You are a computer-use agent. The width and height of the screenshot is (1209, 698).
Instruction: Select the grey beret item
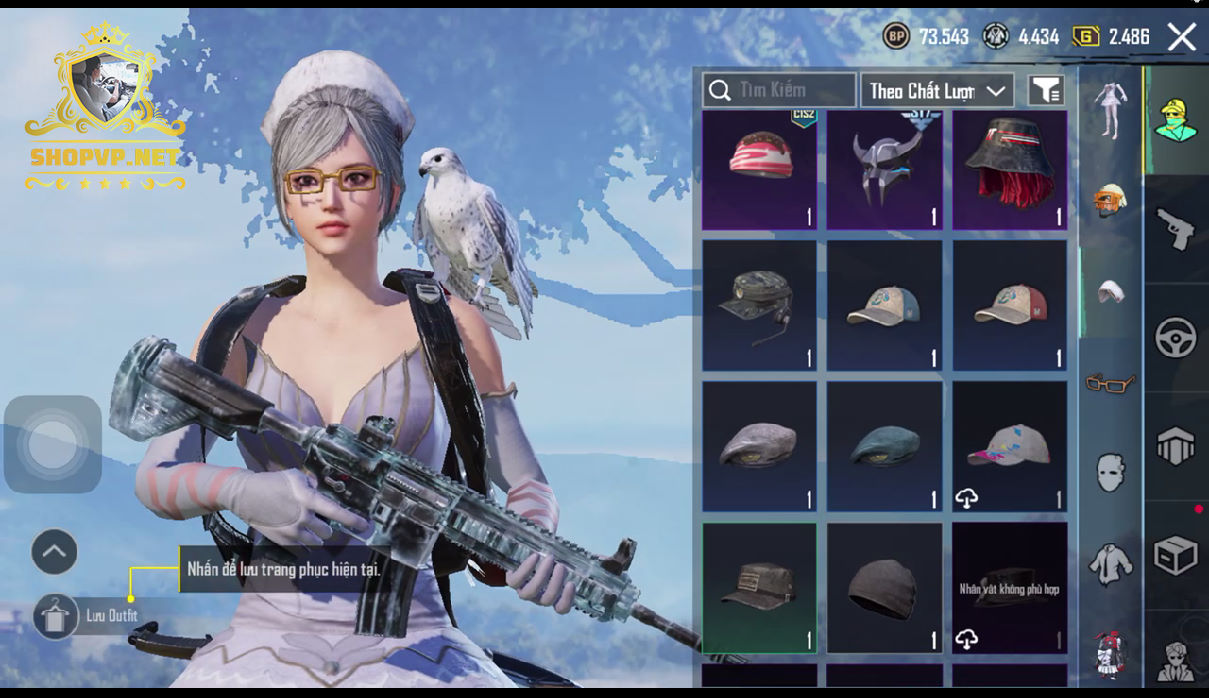point(759,446)
